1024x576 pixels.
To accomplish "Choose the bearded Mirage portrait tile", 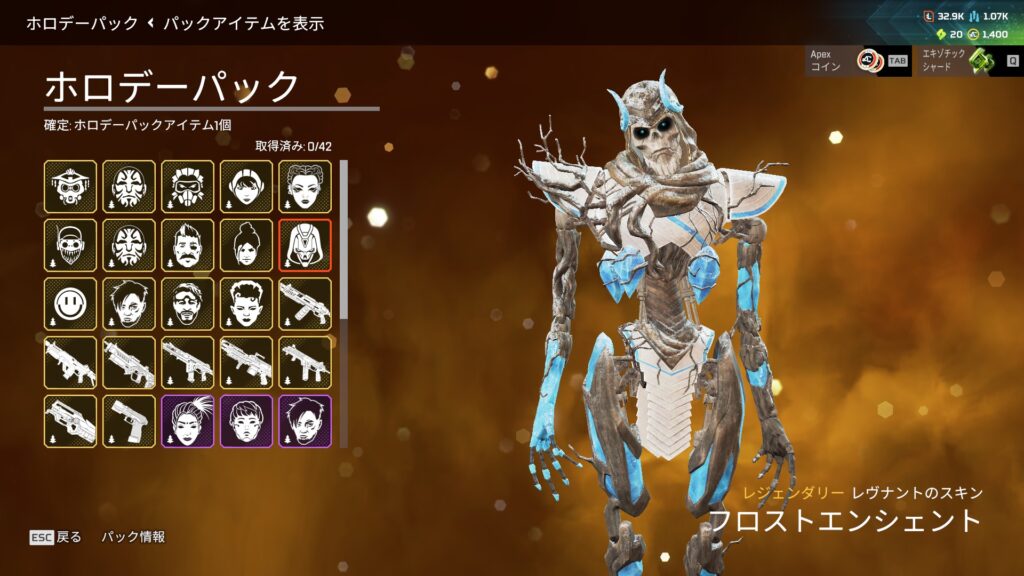I will (187, 304).
